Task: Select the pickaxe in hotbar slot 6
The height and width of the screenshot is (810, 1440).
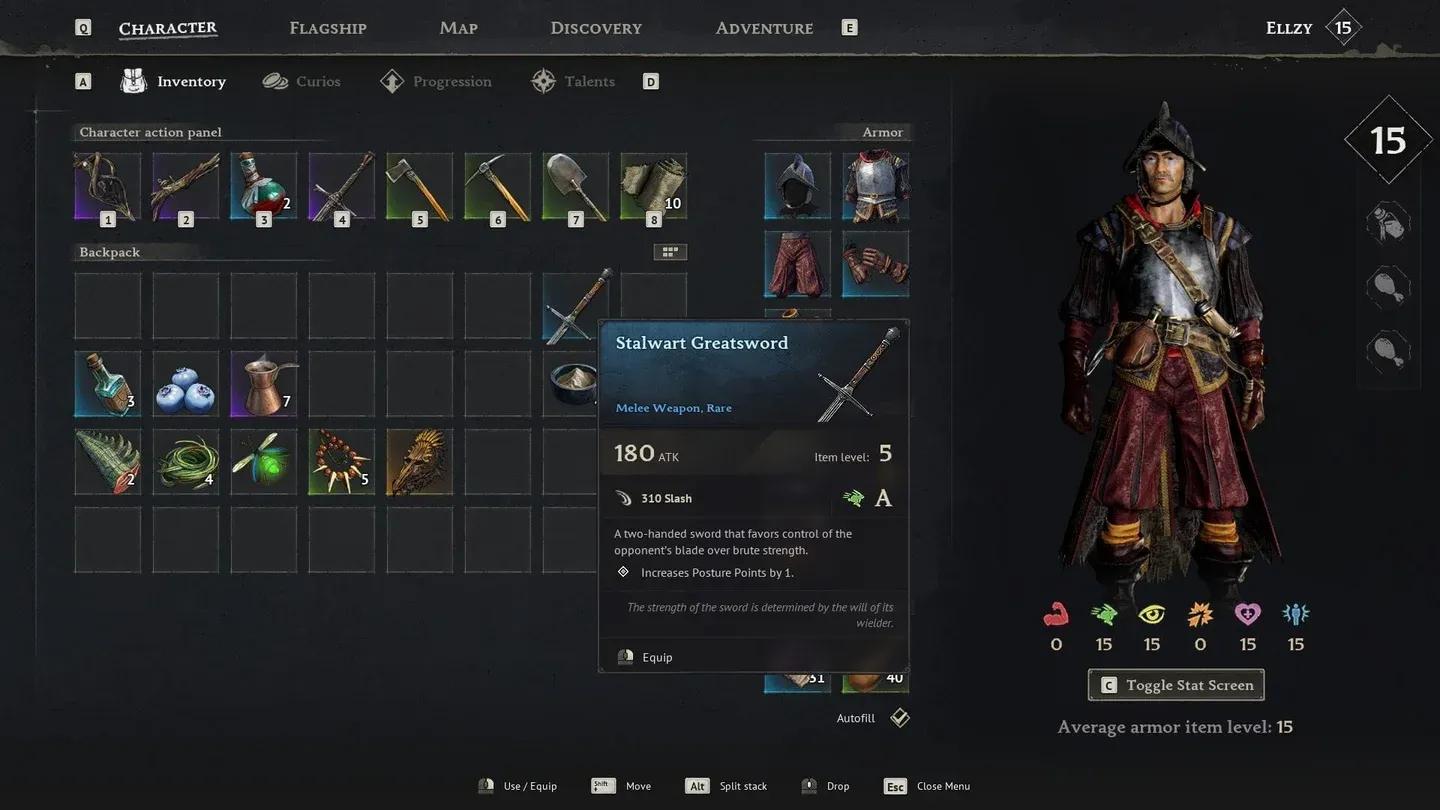Action: point(497,185)
